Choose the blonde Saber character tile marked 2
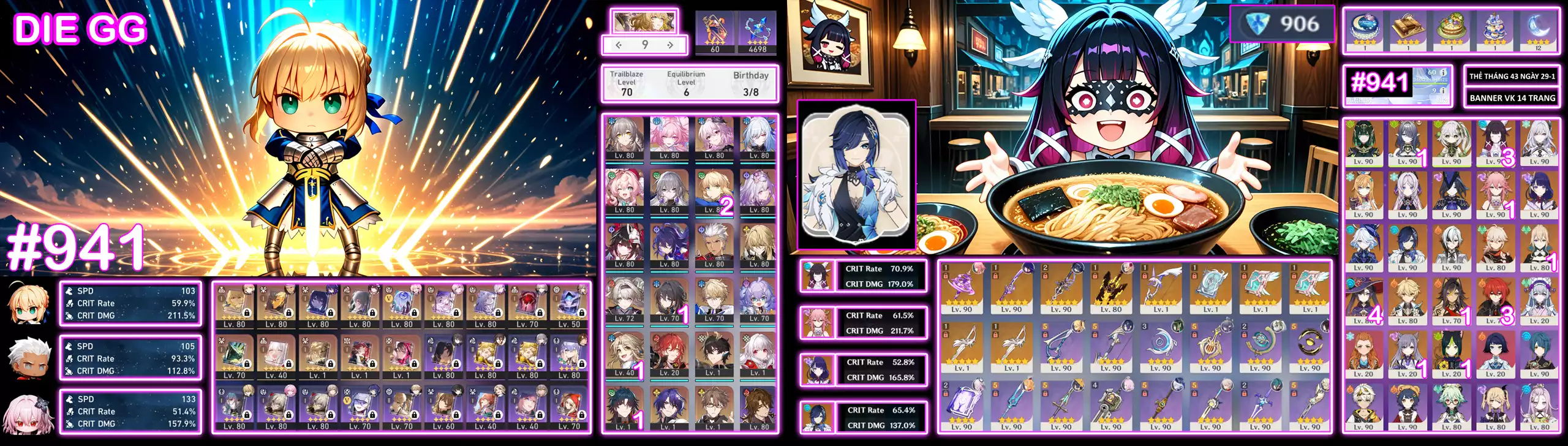Screen dimensions: 1568x446 714,191
